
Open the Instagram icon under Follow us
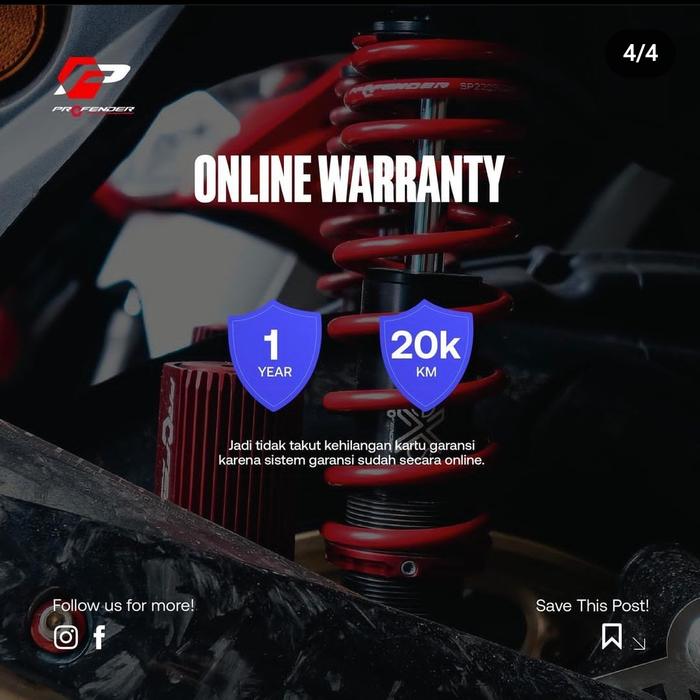pyautogui.click(x=66, y=637)
